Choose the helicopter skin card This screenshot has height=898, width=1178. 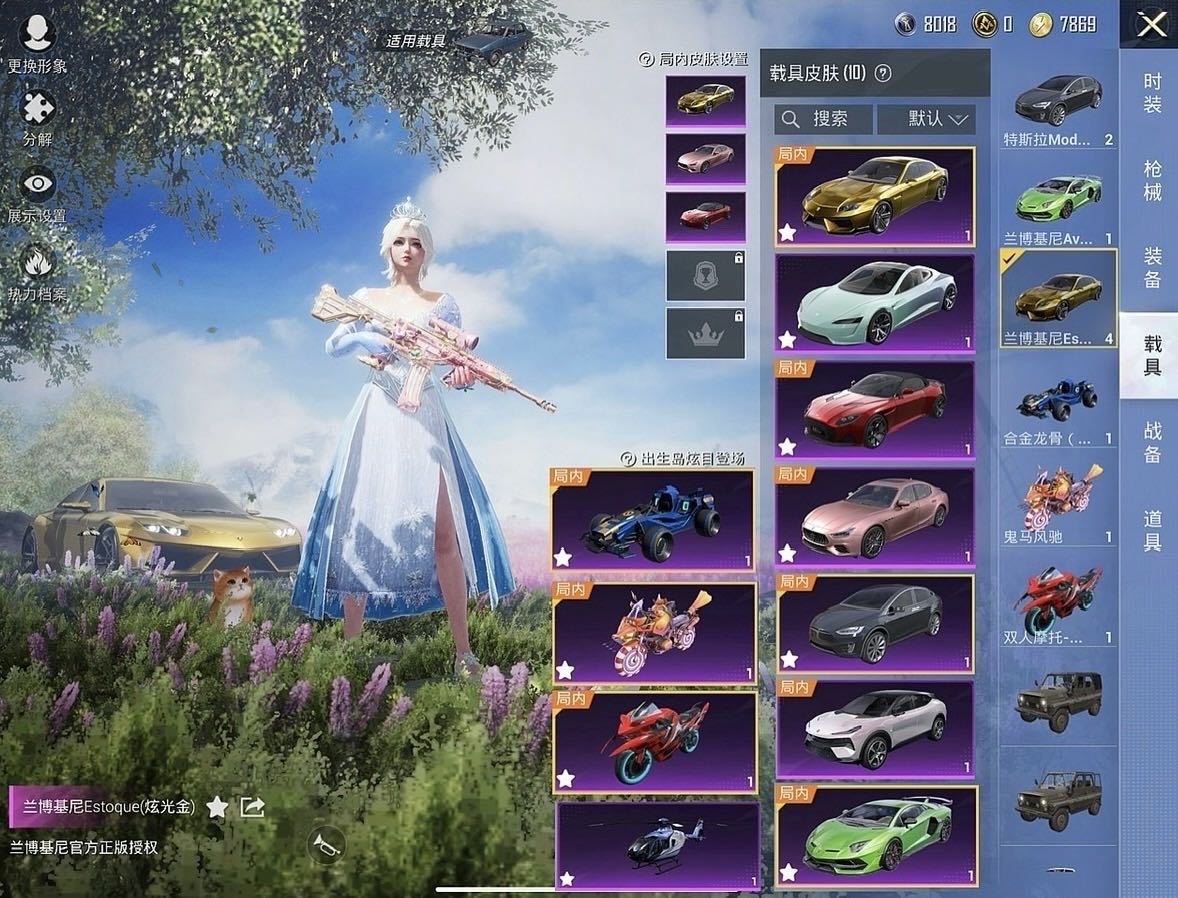point(655,845)
